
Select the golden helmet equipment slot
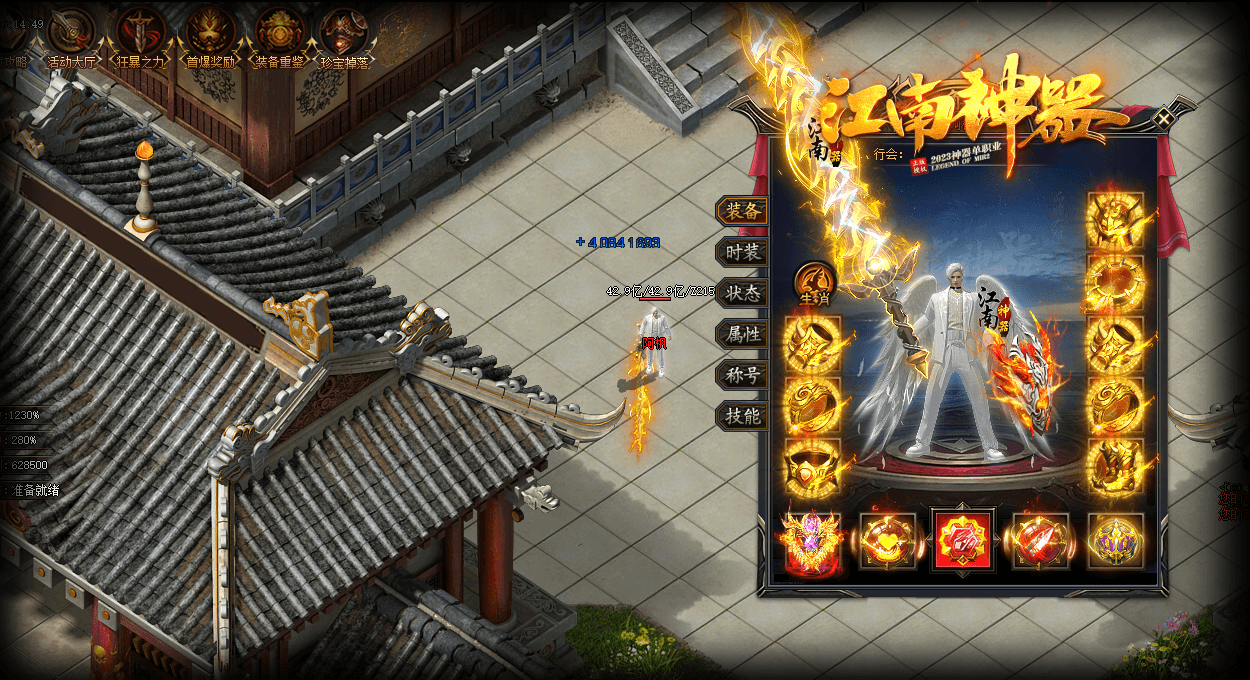[1114, 220]
